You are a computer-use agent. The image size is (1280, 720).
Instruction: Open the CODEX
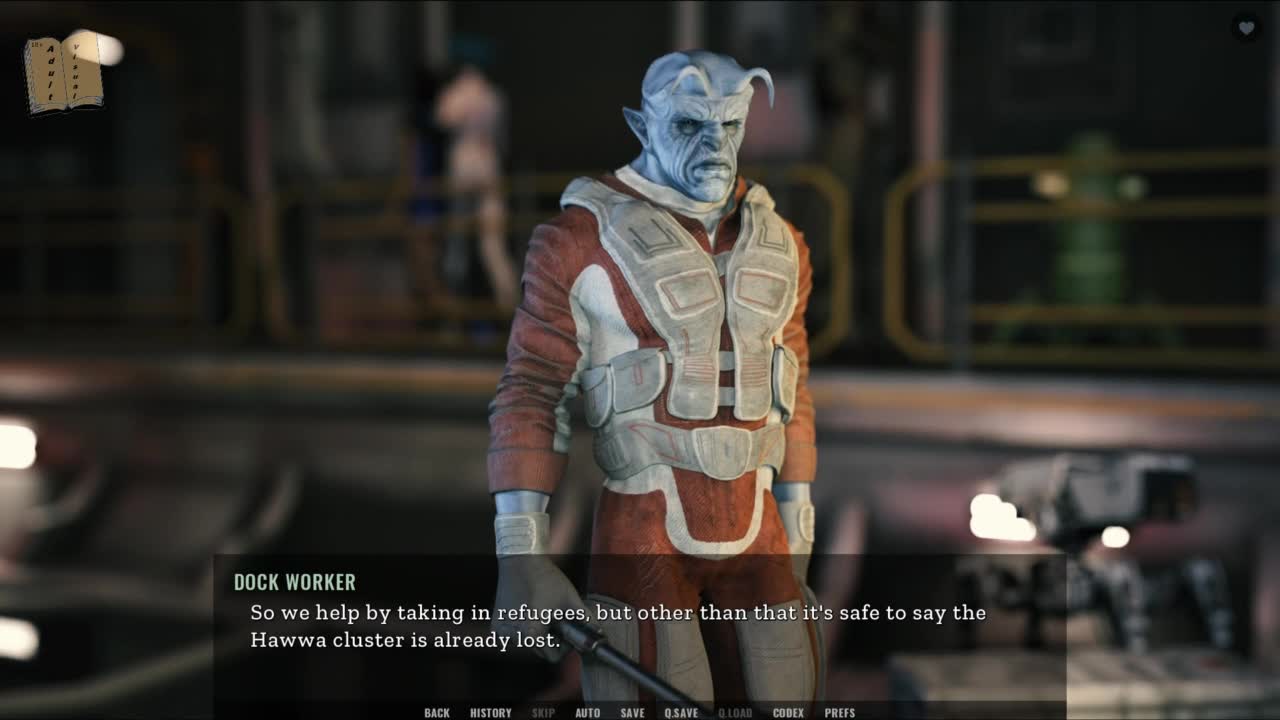click(788, 712)
